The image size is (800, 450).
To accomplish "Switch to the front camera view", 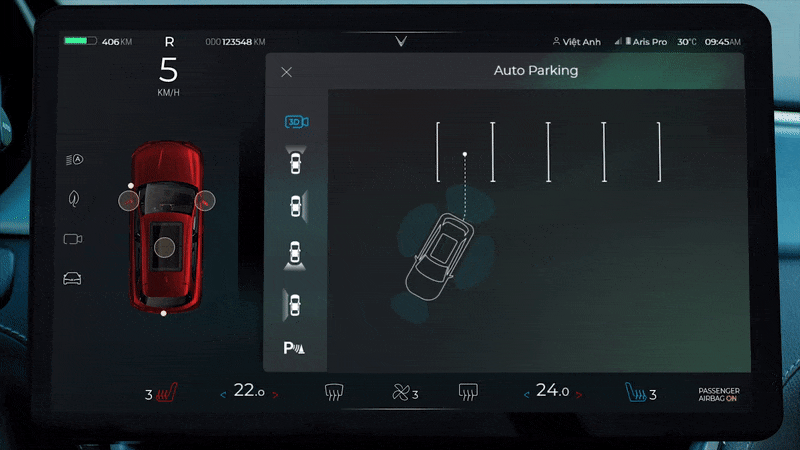I will click(x=295, y=161).
